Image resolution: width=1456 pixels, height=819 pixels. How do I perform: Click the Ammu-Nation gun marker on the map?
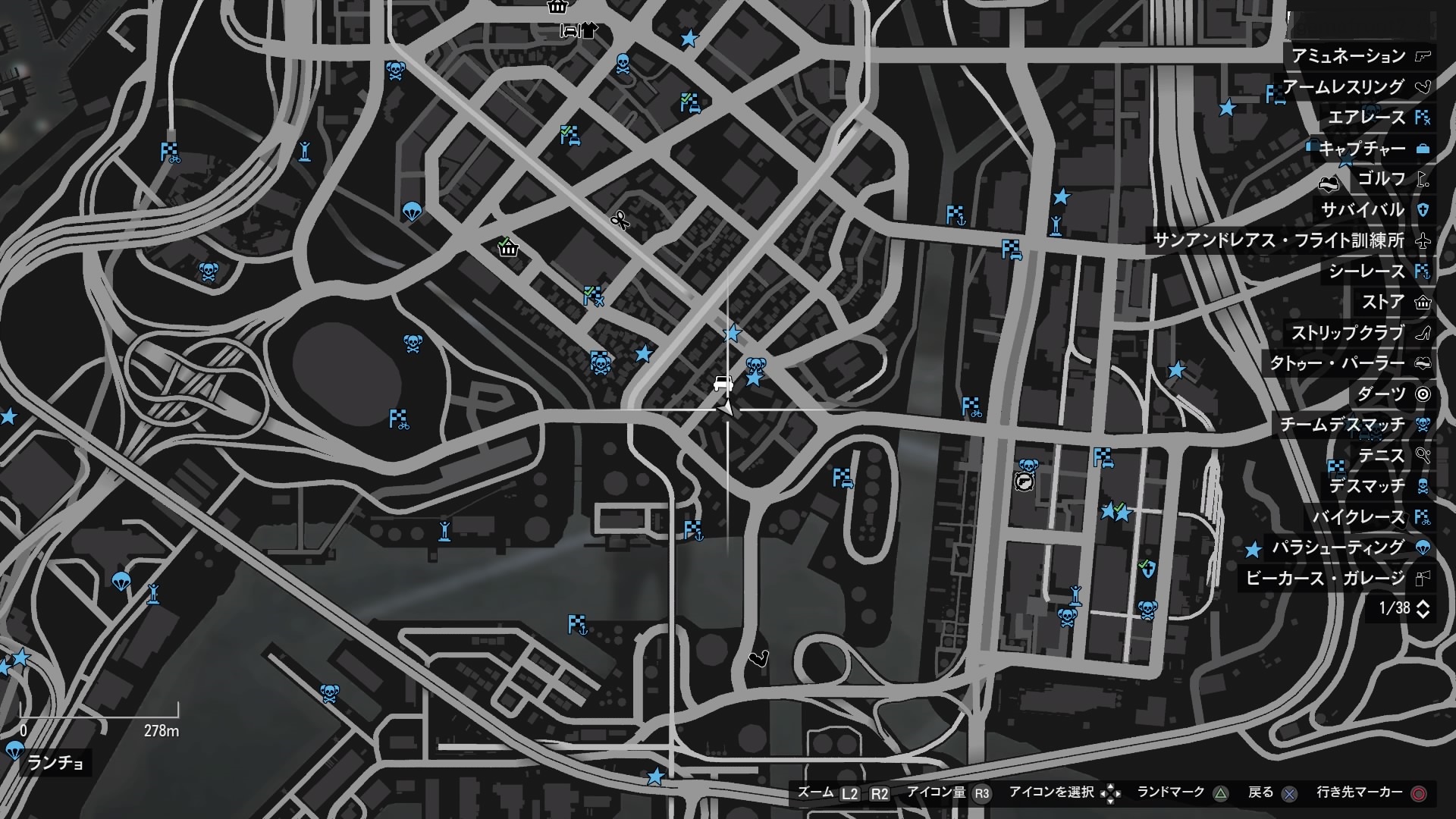click(1024, 482)
